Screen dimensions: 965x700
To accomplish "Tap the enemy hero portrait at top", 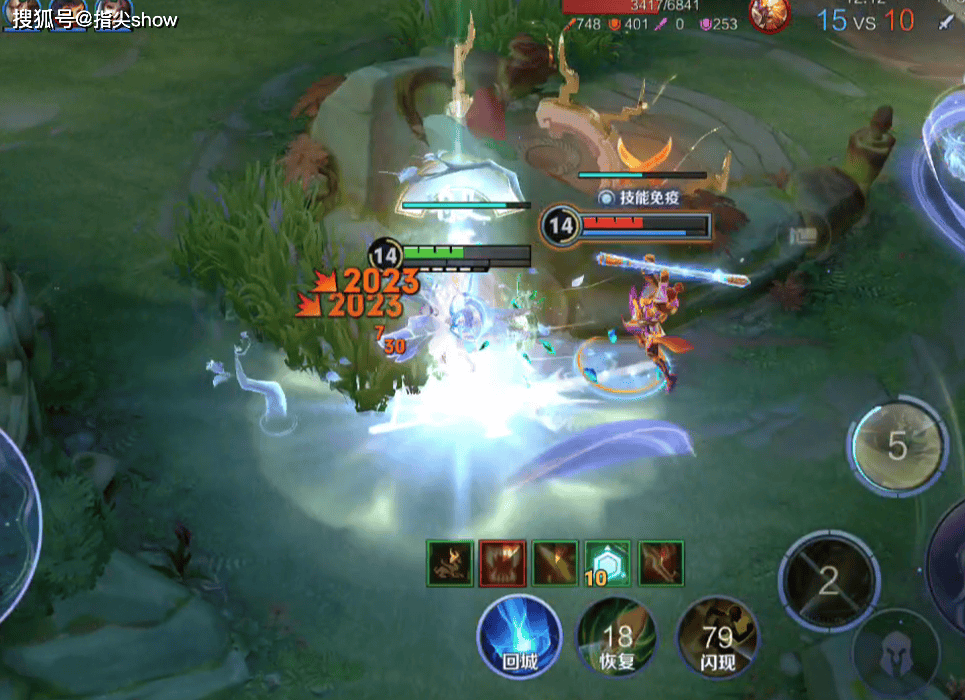I will (770, 15).
